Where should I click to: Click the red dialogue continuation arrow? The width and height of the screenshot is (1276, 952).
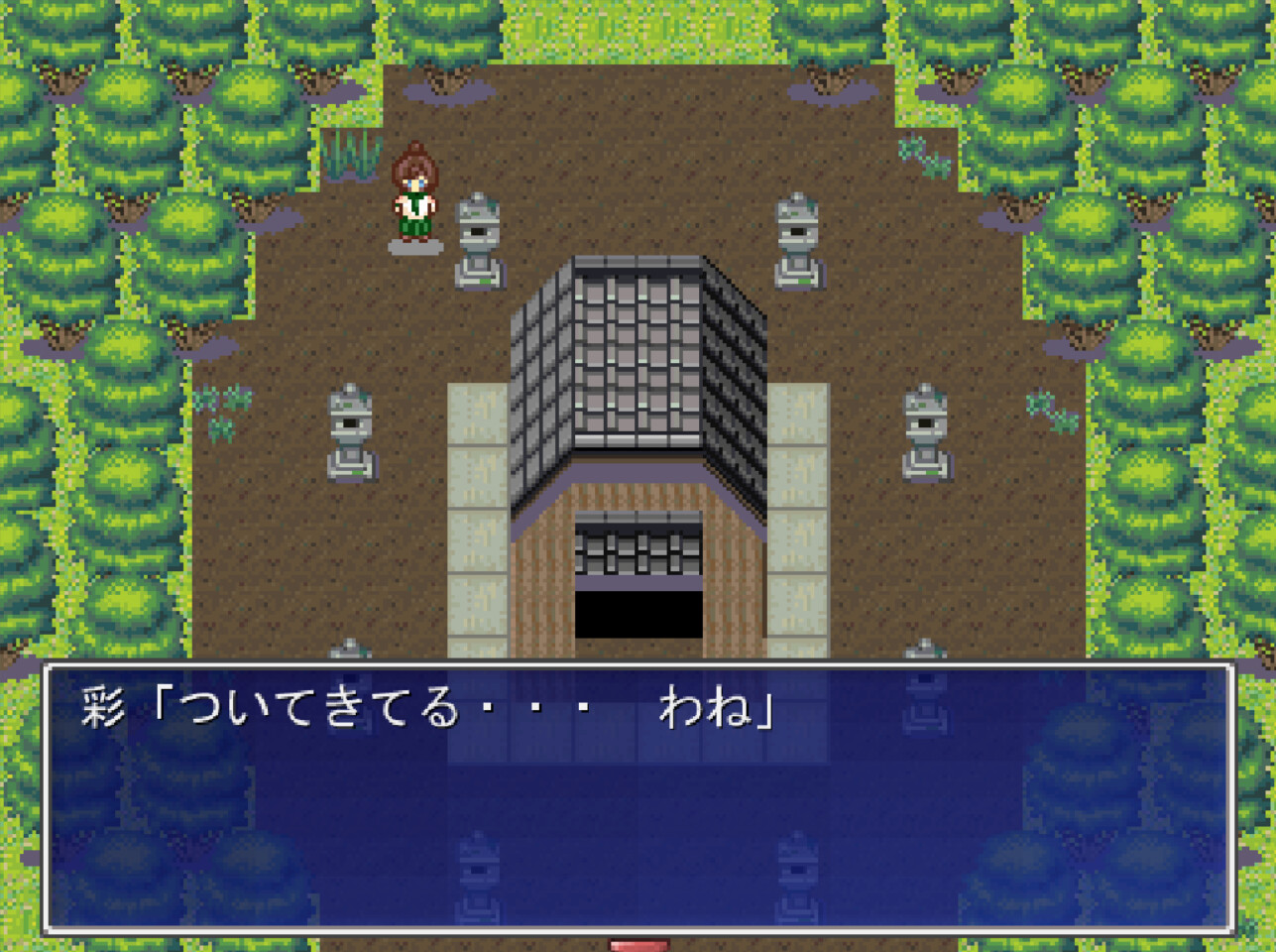[638, 944]
